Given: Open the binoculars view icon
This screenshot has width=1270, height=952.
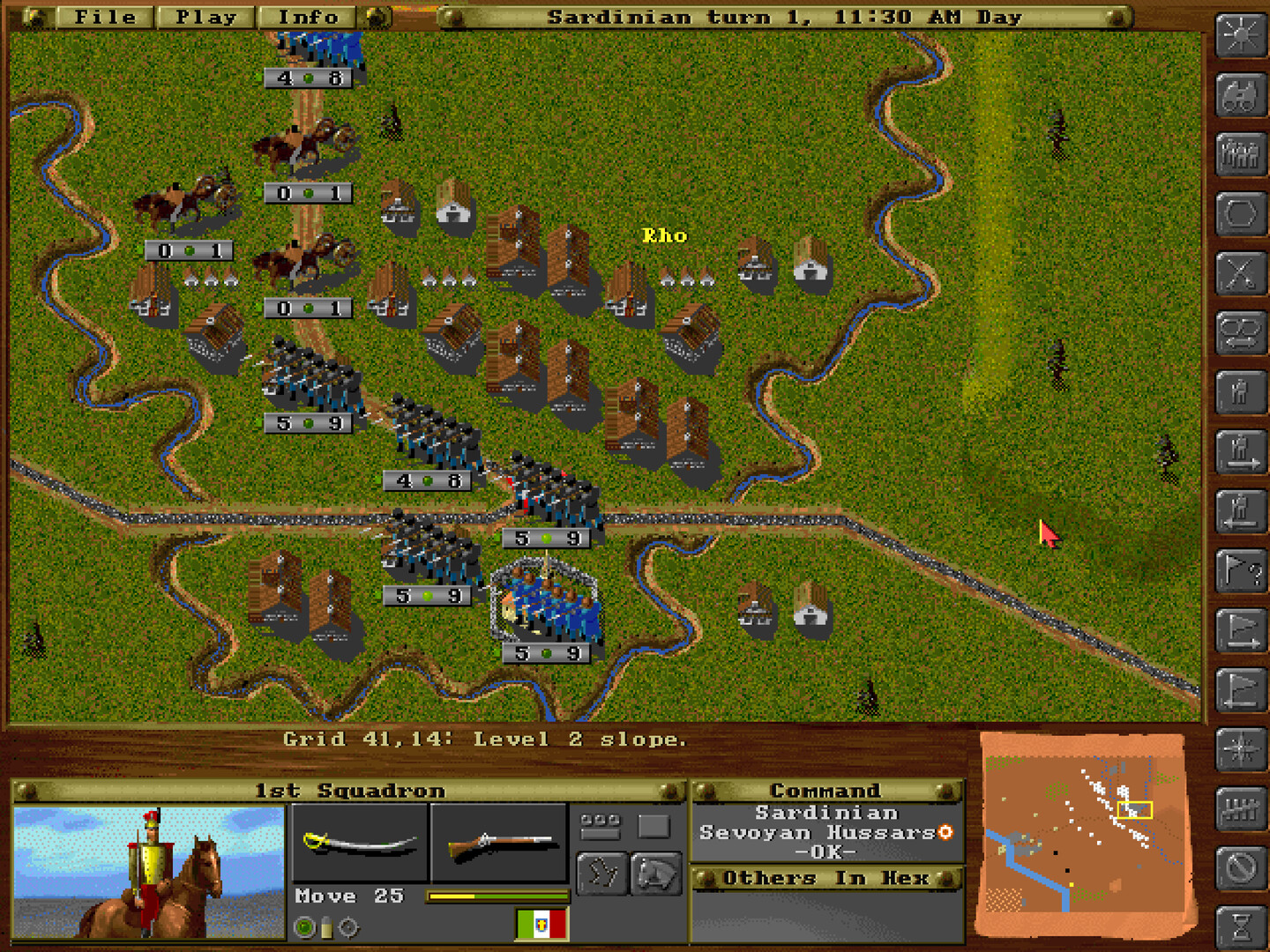Looking at the screenshot, I should [1239, 97].
